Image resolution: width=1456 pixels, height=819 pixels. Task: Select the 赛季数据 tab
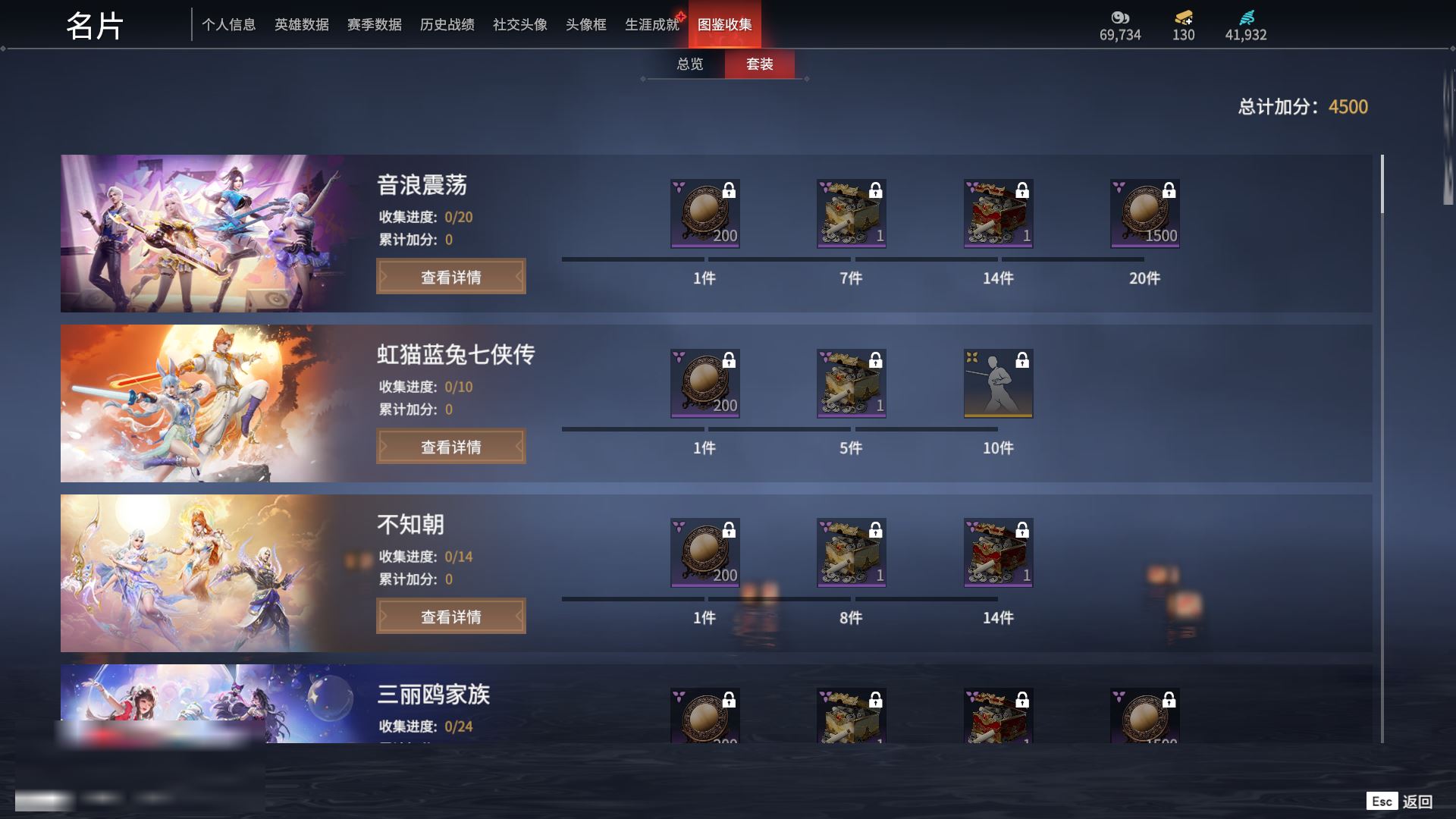tap(374, 25)
